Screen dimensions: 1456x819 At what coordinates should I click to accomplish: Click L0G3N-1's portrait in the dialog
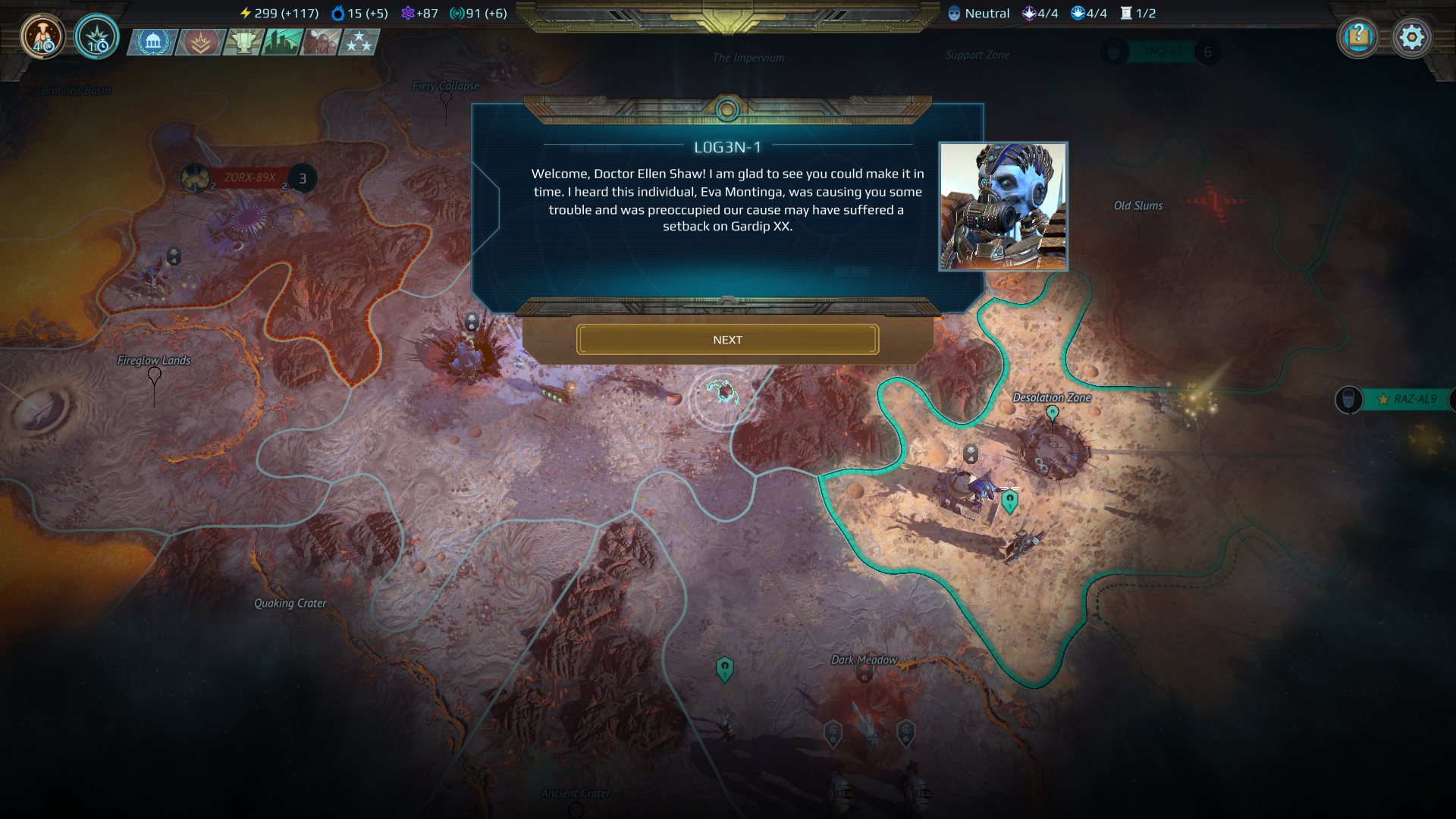(x=1003, y=205)
